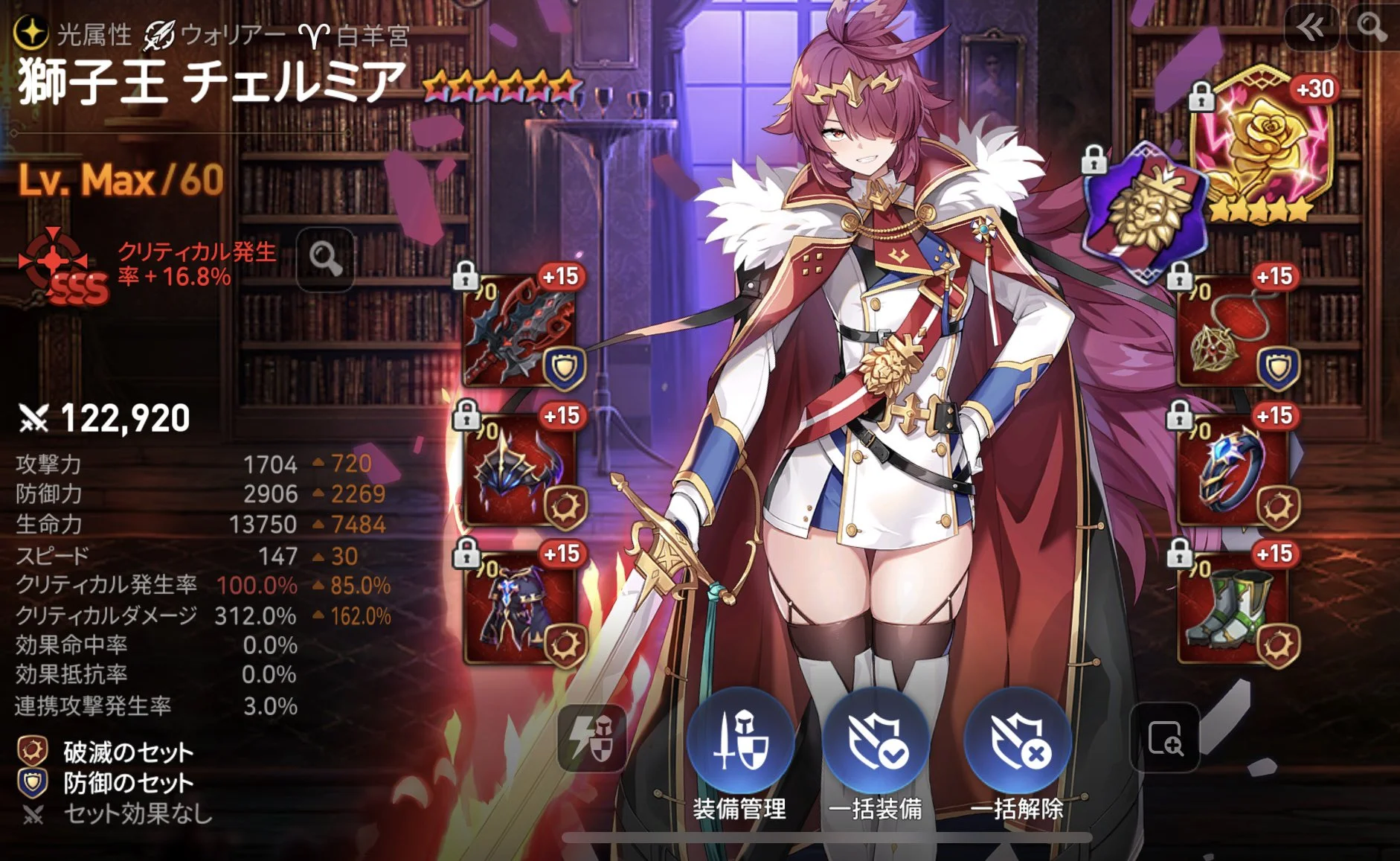Image resolution: width=1400 pixels, height=861 pixels.
Task: Select the equipped pentagram necklace slot
Action: click(1233, 332)
